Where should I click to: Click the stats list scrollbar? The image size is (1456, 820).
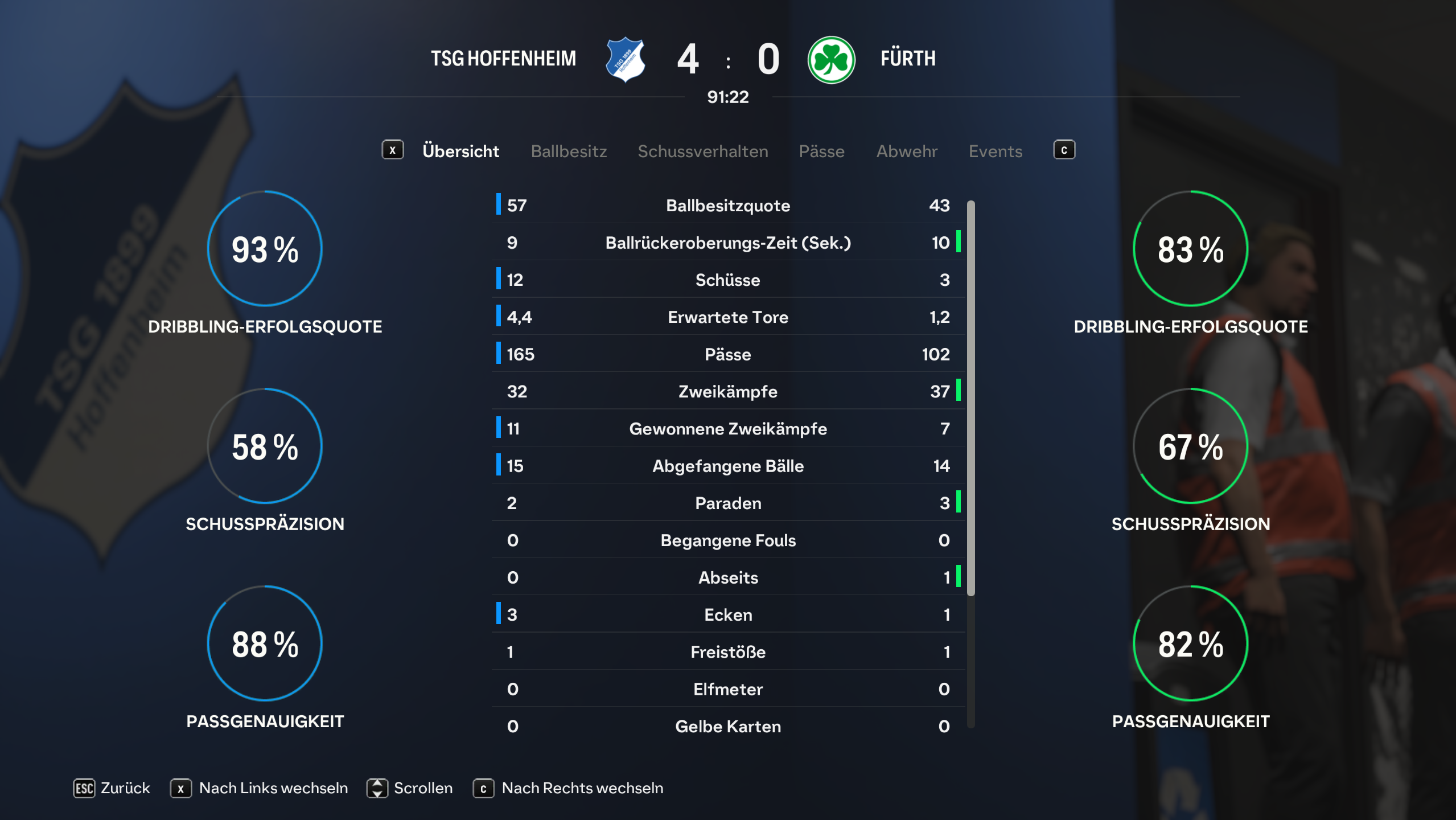pos(970,399)
